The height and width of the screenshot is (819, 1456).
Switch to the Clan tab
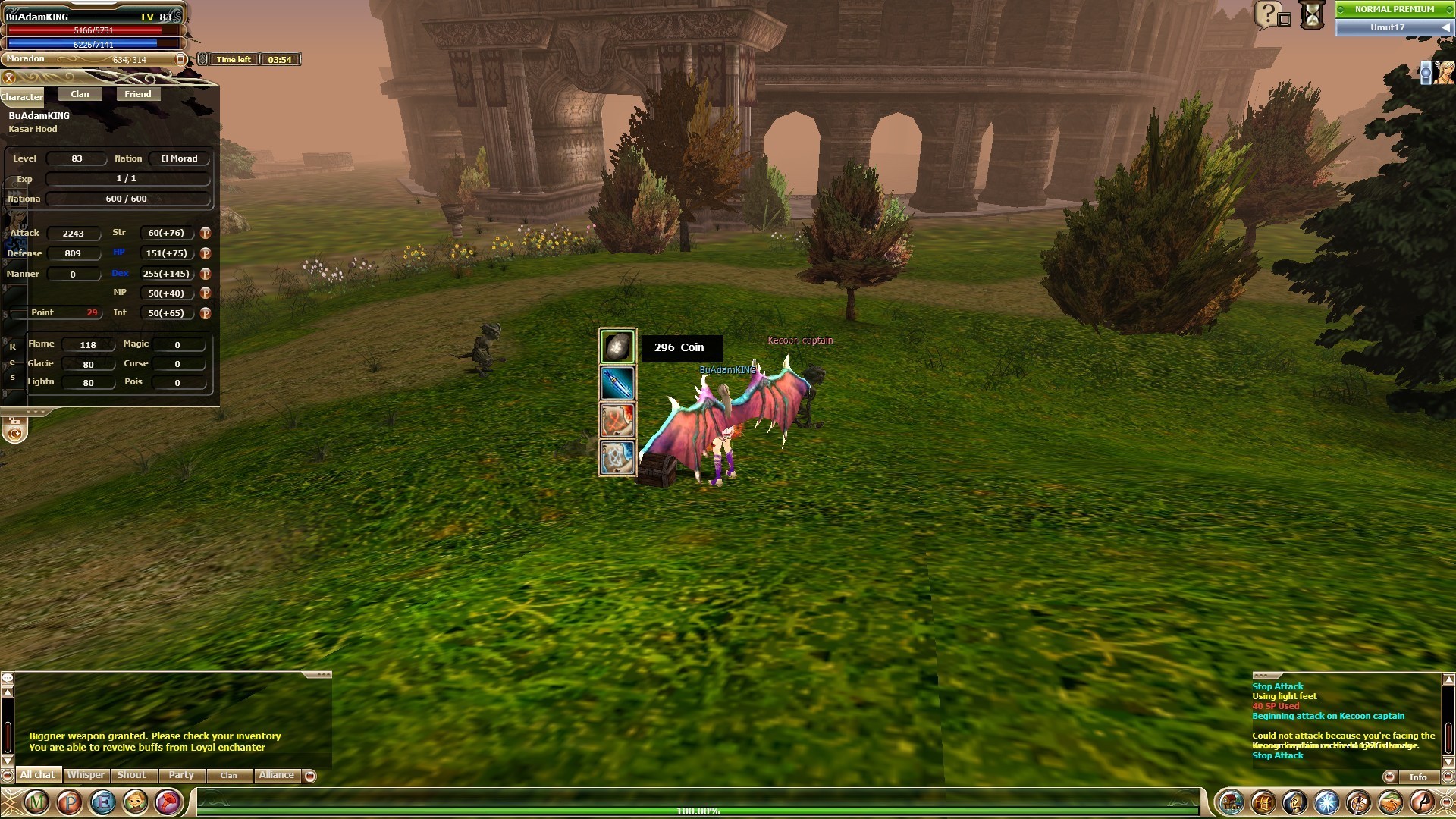pyautogui.click(x=80, y=94)
